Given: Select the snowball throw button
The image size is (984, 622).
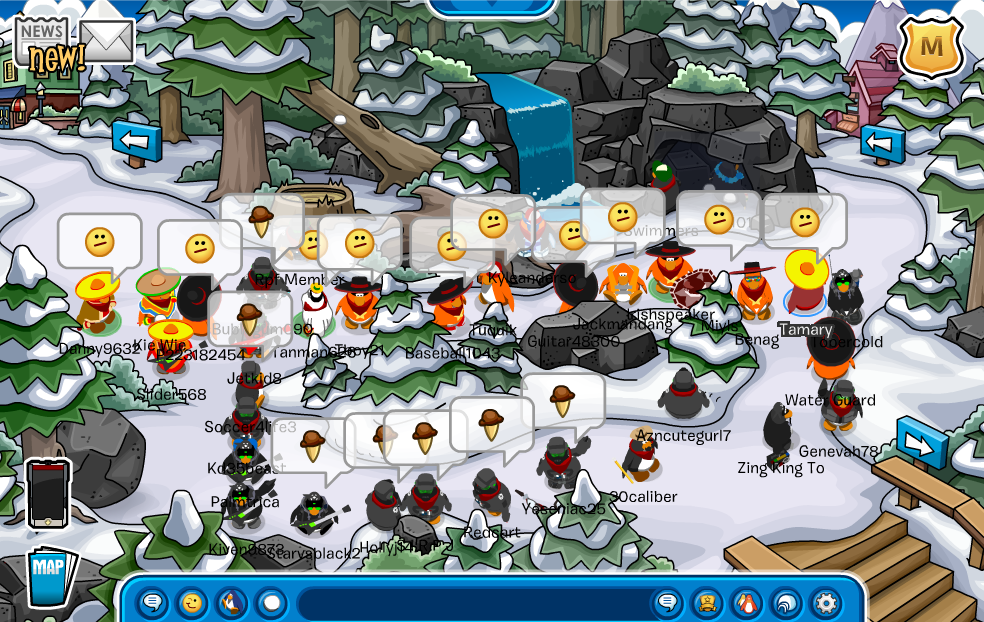Looking at the screenshot, I should click(270, 603).
